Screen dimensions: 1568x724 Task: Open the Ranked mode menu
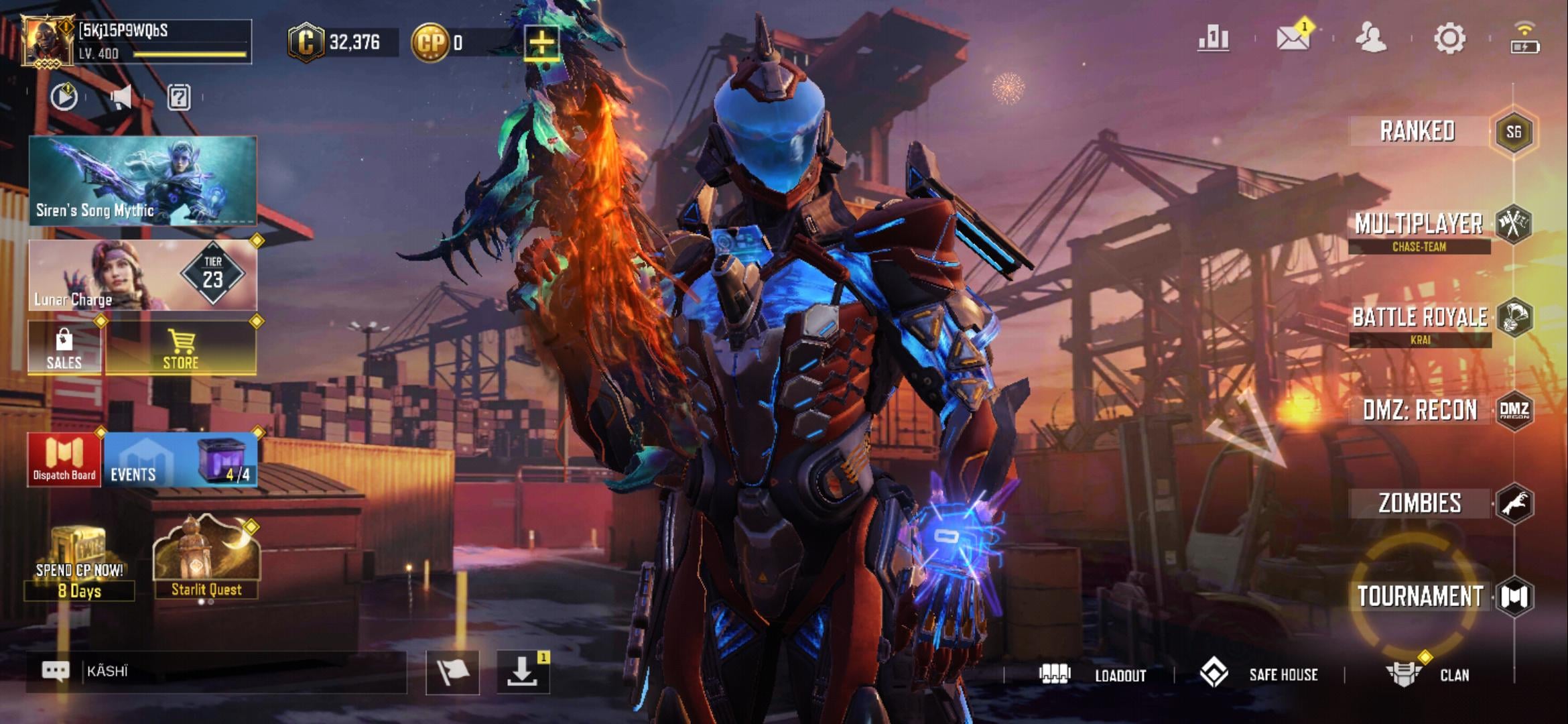1418,131
